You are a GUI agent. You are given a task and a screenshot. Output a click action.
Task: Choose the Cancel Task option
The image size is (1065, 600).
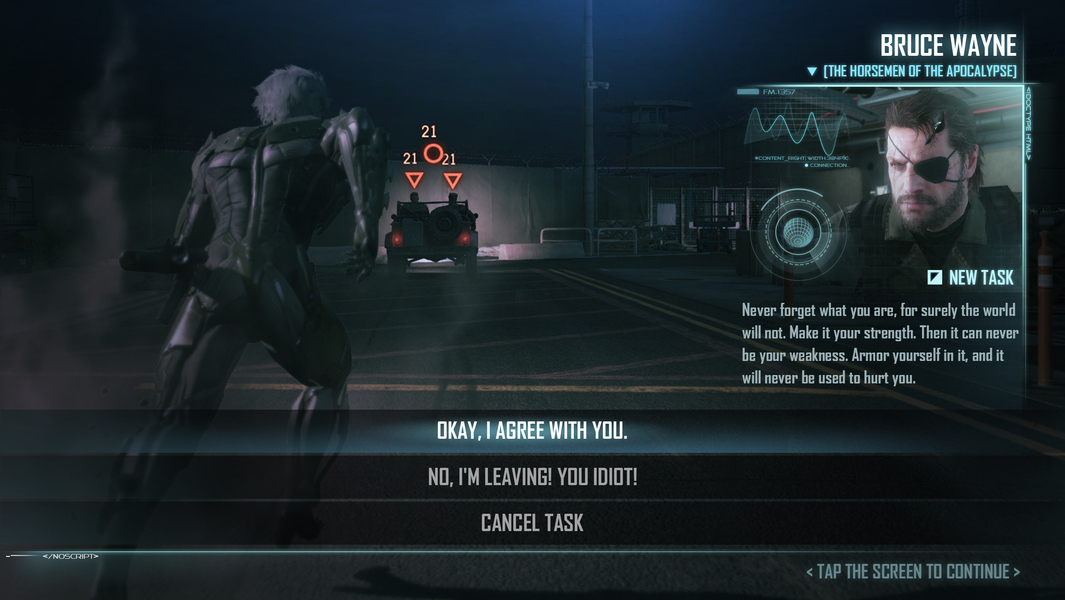coord(532,523)
